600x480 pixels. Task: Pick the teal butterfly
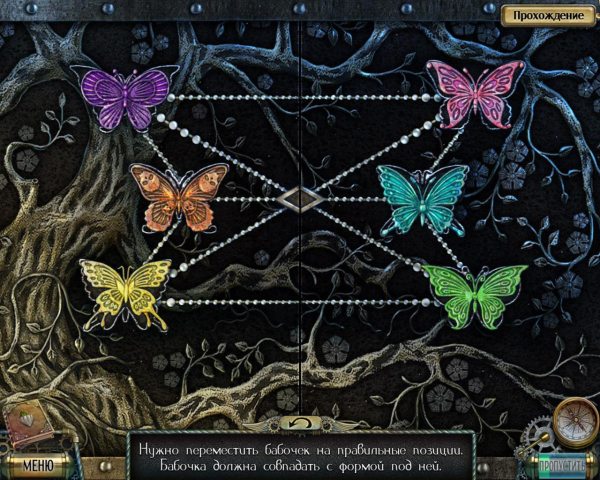[422, 198]
